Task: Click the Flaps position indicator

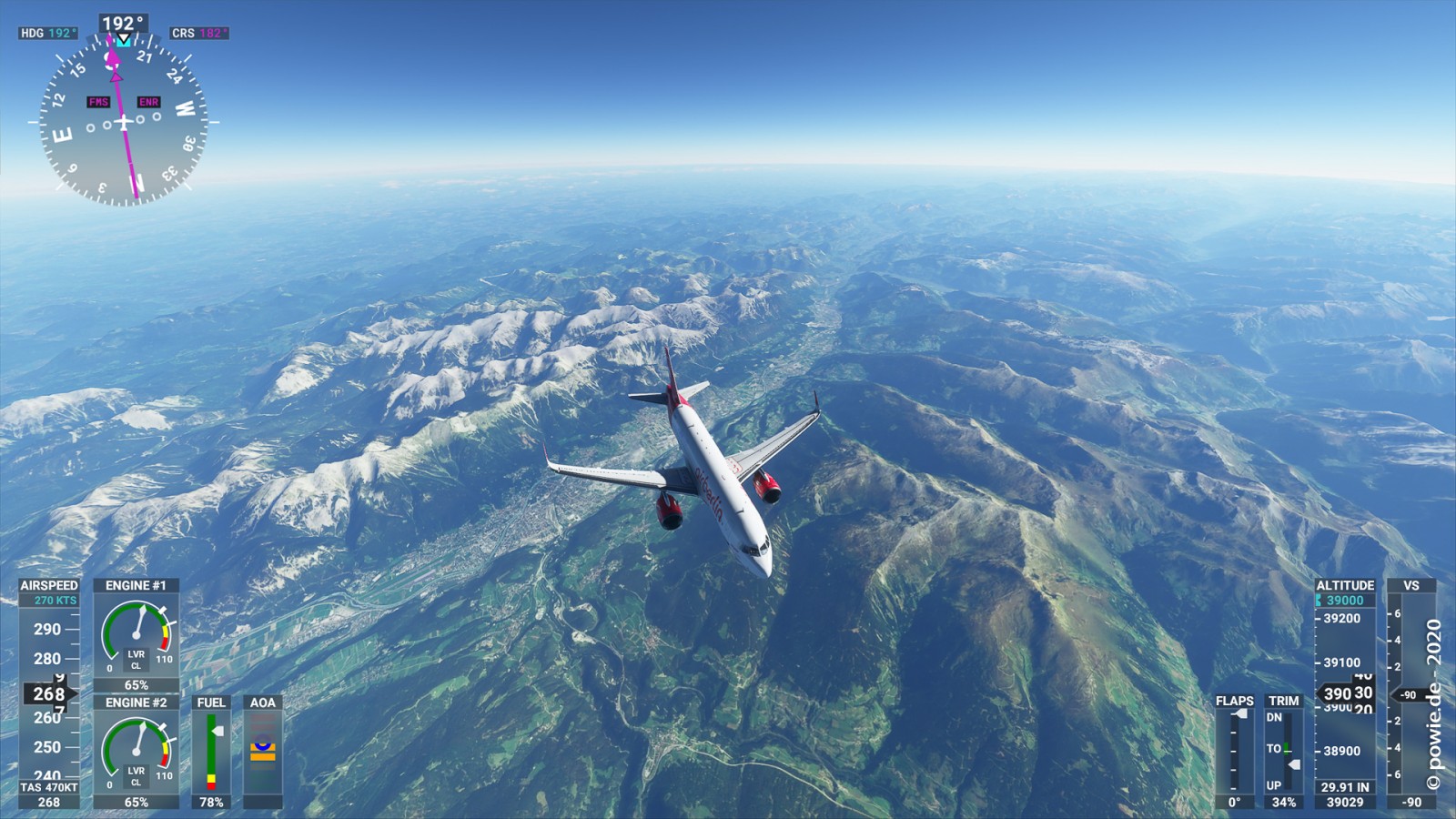Action: 1234,752
